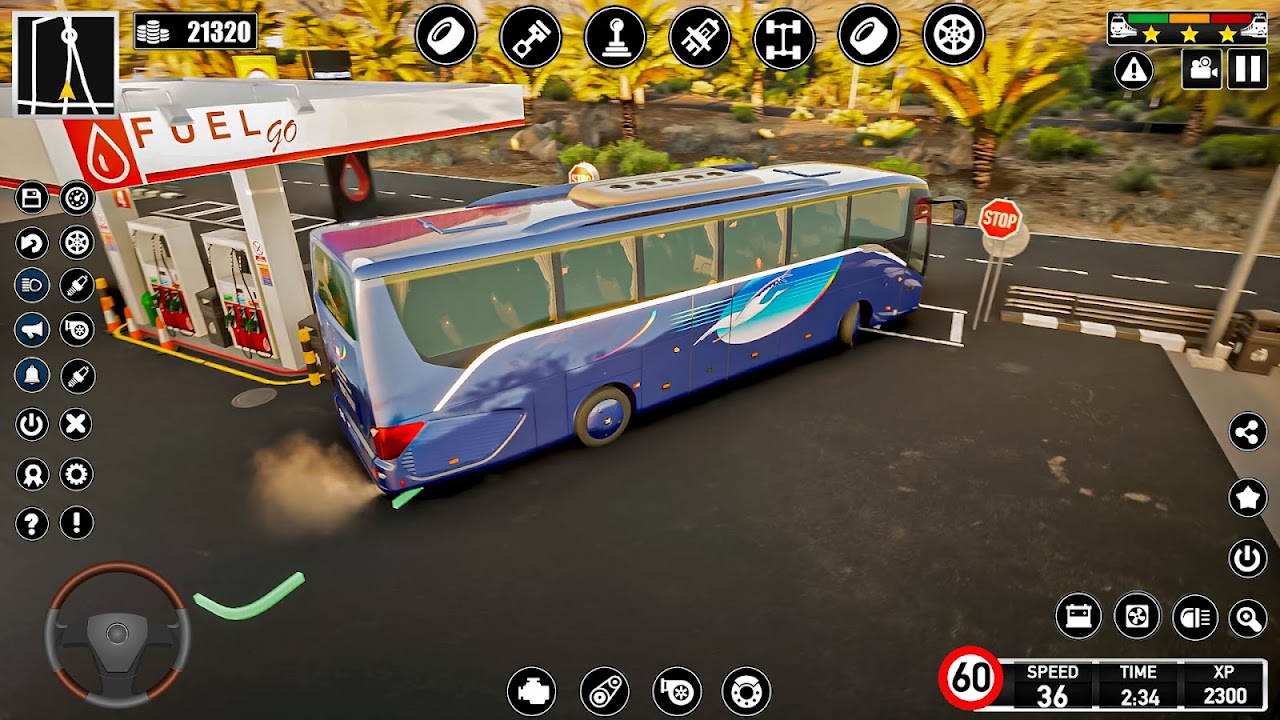Open the award ribbon icon

click(x=32, y=474)
